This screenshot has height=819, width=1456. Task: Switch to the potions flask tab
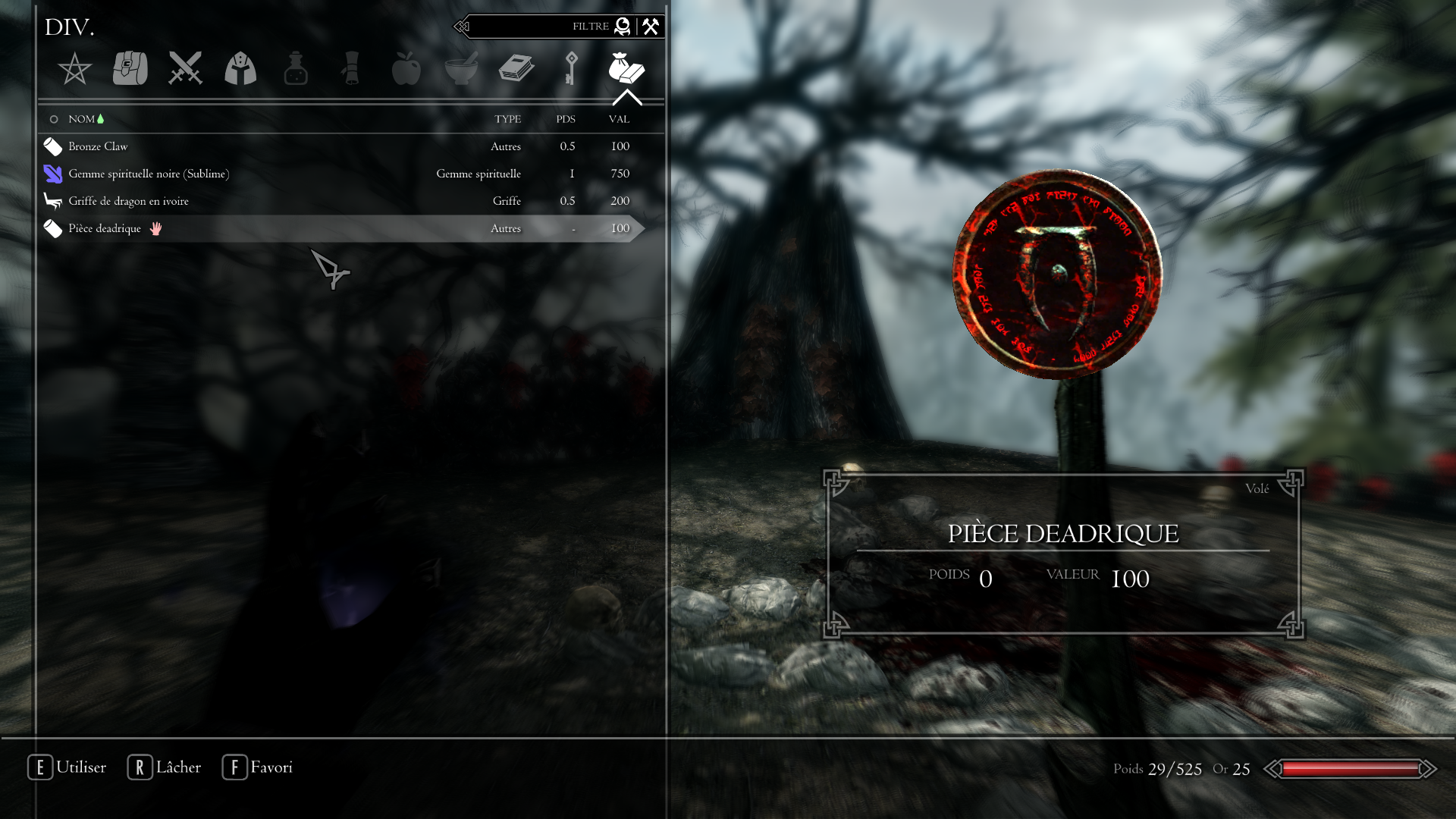(296, 68)
